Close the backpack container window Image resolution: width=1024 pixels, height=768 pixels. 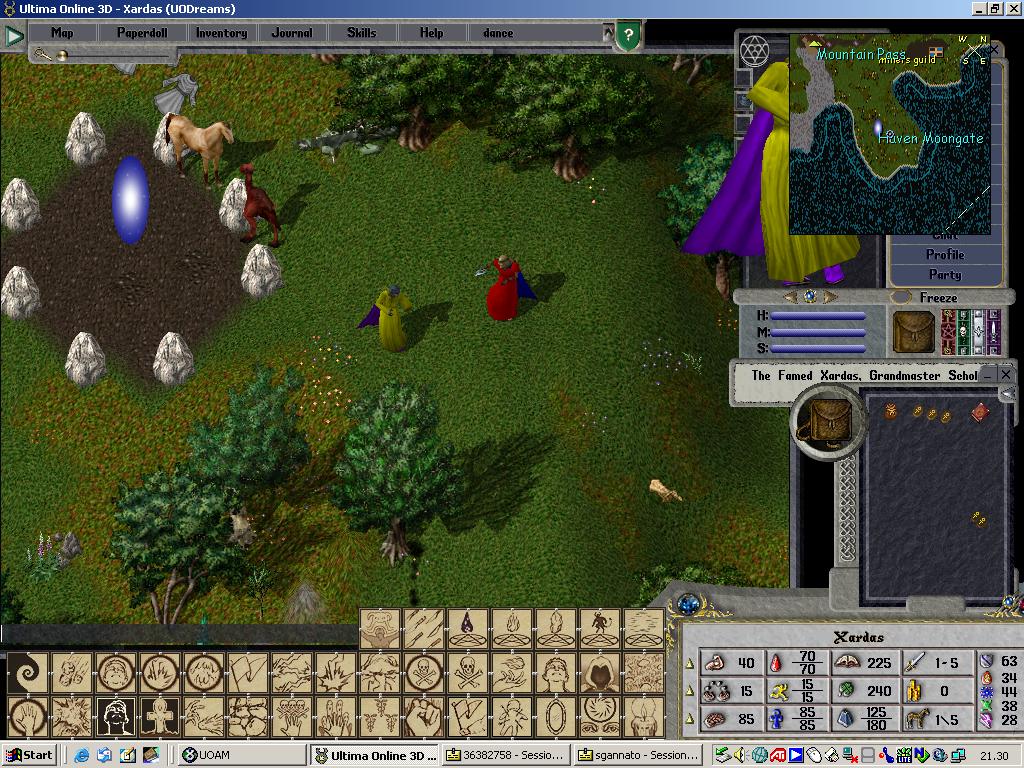tap(1006, 374)
